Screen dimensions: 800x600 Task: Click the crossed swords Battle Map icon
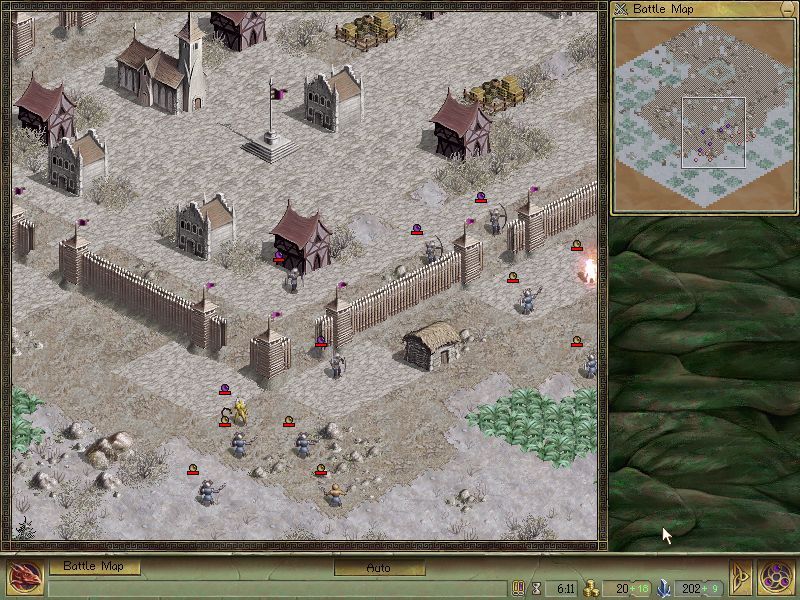coord(623,9)
